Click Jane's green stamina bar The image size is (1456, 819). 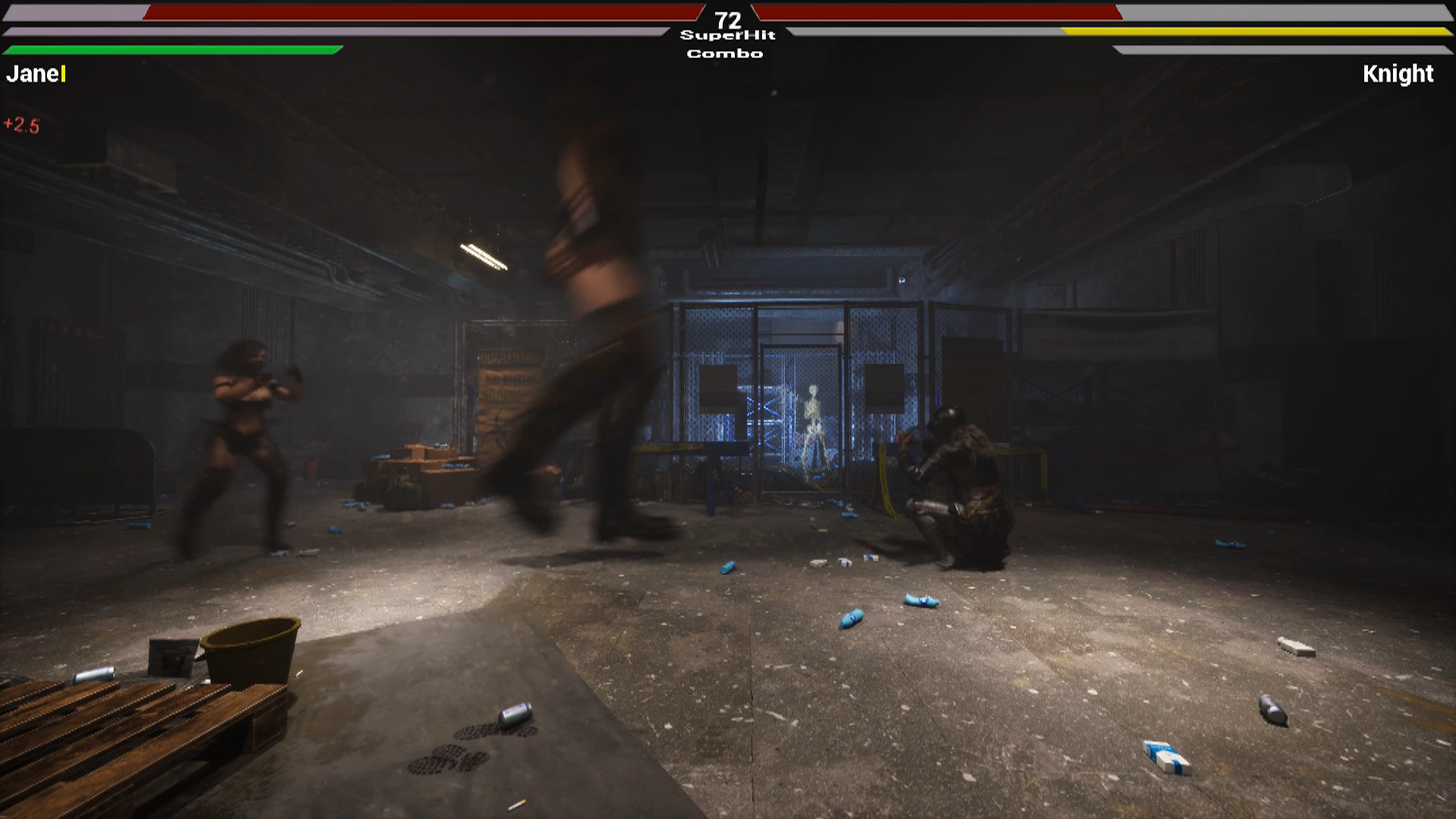coord(167,49)
